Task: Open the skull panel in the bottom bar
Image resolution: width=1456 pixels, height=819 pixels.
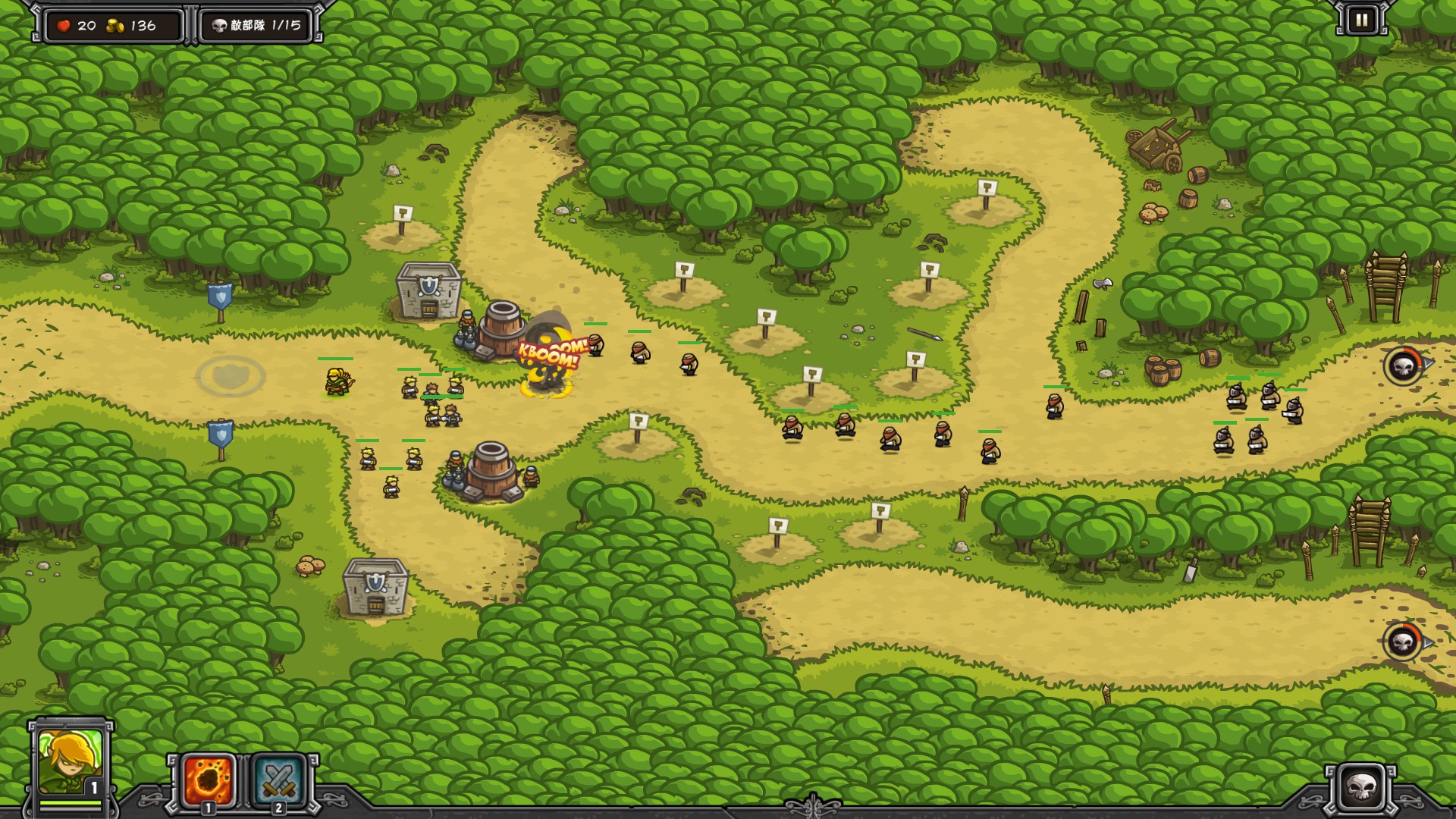Action: click(1361, 787)
